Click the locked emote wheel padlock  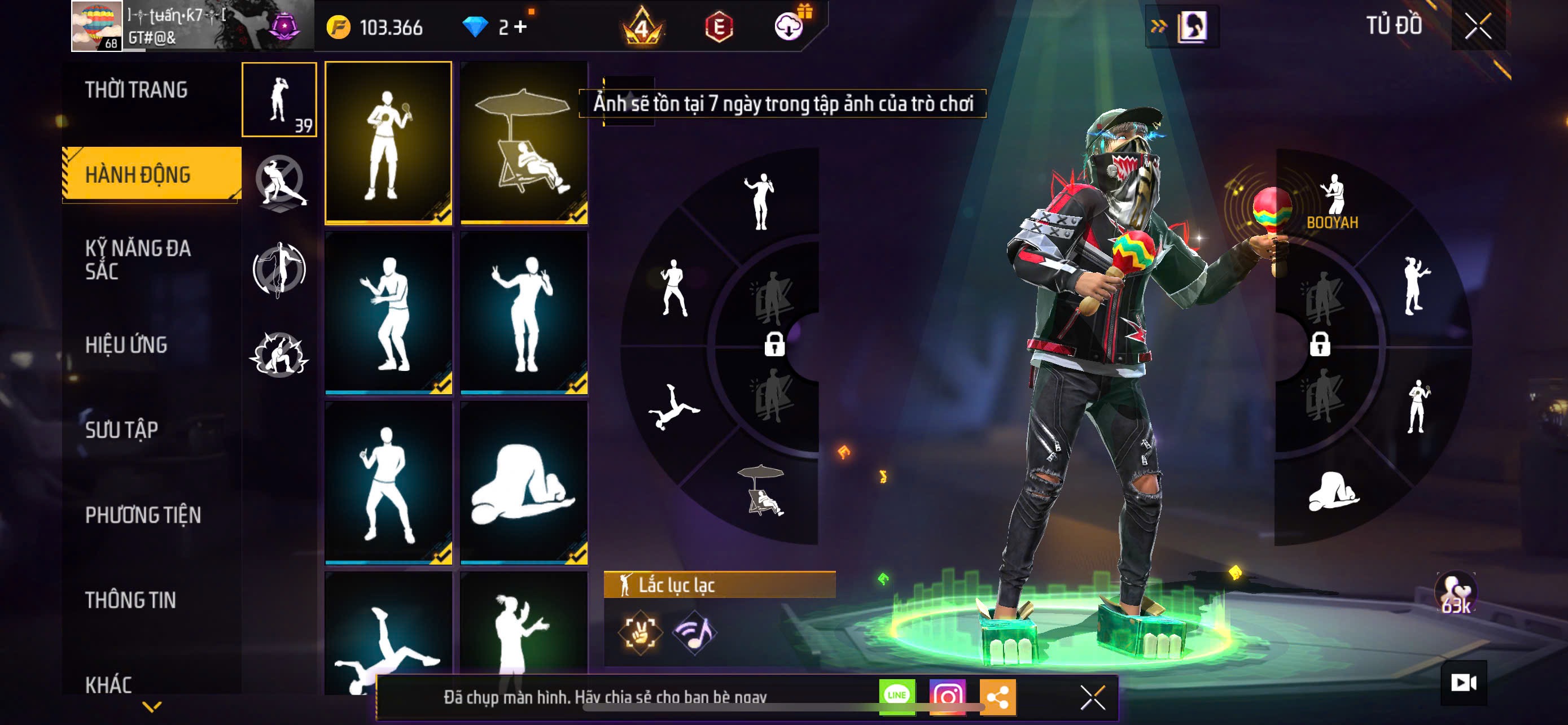tap(774, 344)
